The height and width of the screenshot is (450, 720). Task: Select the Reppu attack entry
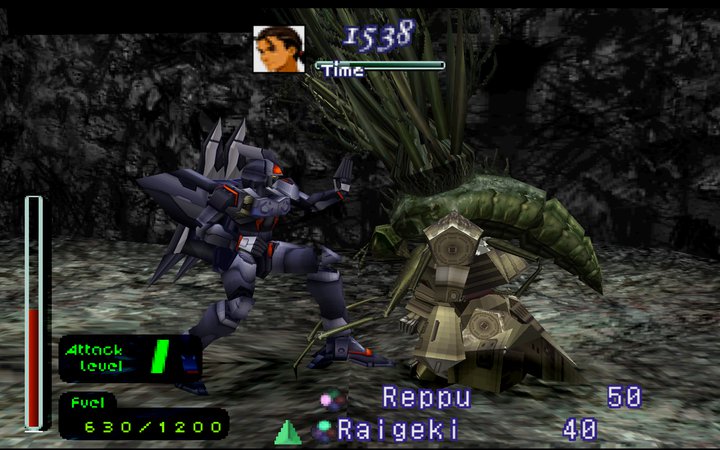click(426, 398)
